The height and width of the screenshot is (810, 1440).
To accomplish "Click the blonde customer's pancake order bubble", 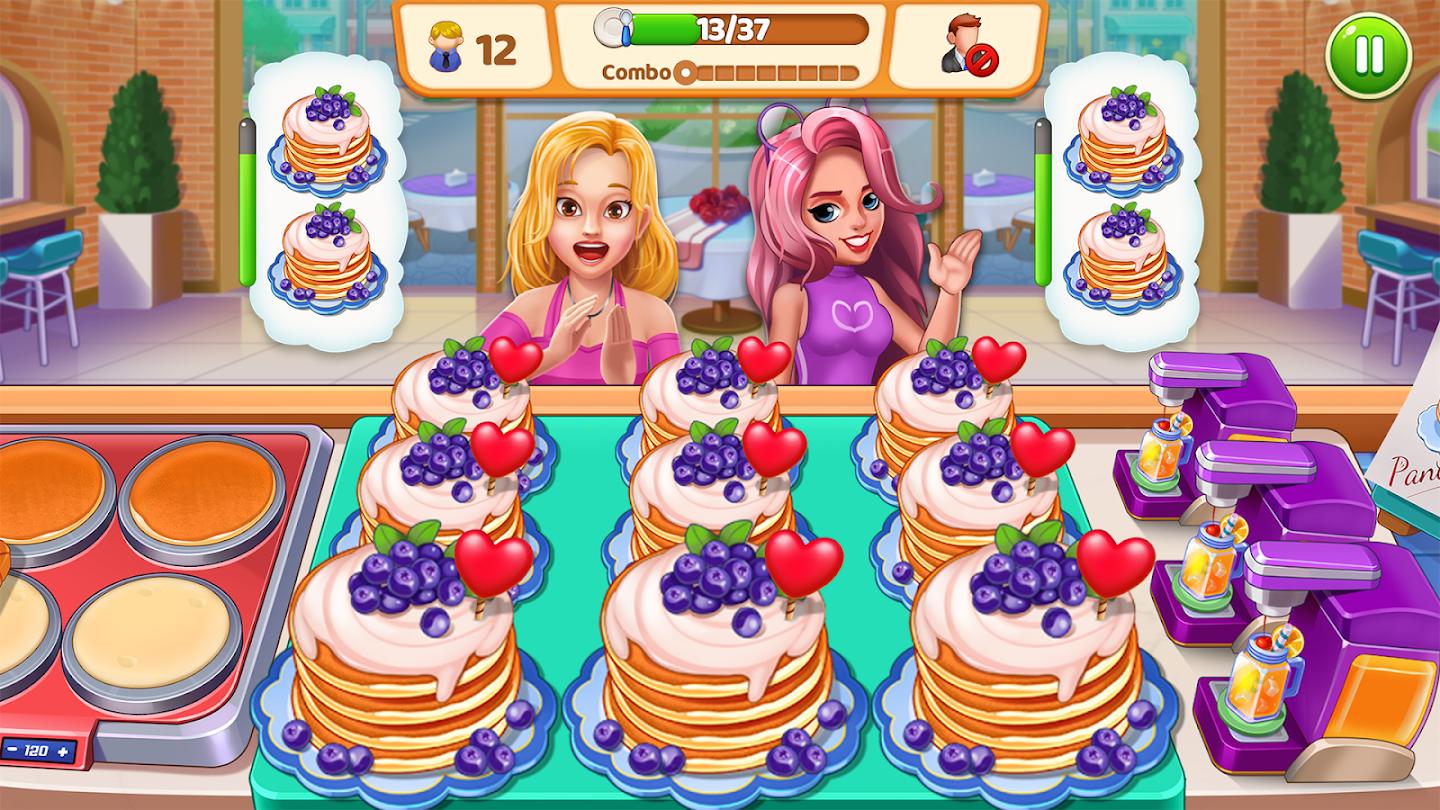I will 330,200.
